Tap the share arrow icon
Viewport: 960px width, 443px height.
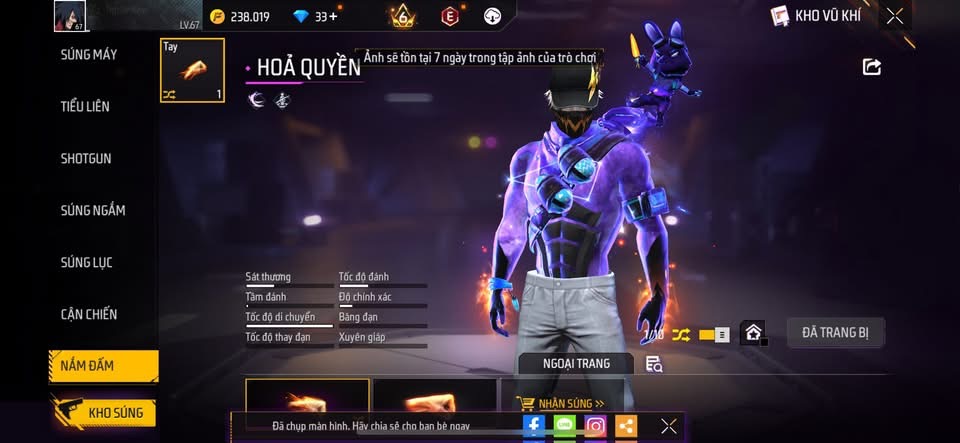[872, 67]
